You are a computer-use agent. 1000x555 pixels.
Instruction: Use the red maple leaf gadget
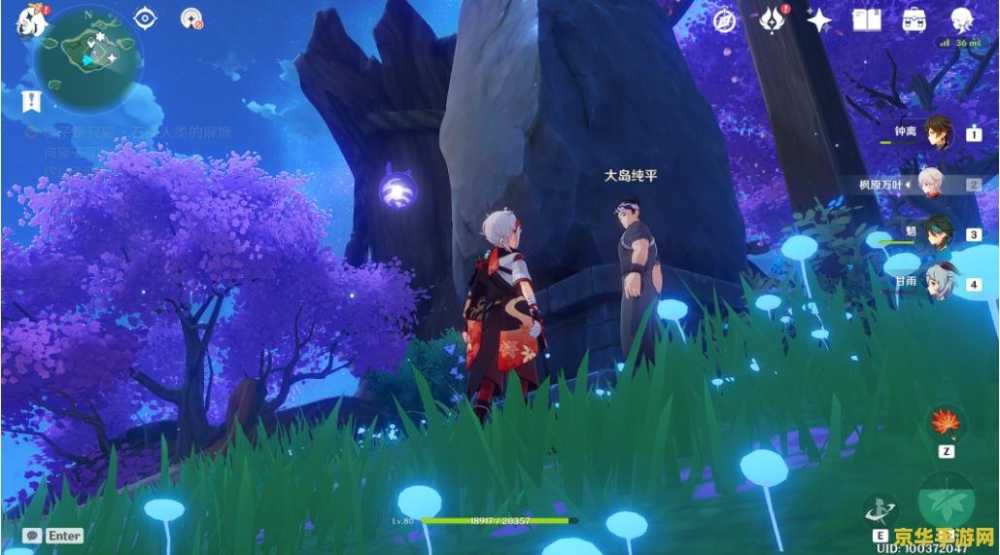(x=945, y=423)
